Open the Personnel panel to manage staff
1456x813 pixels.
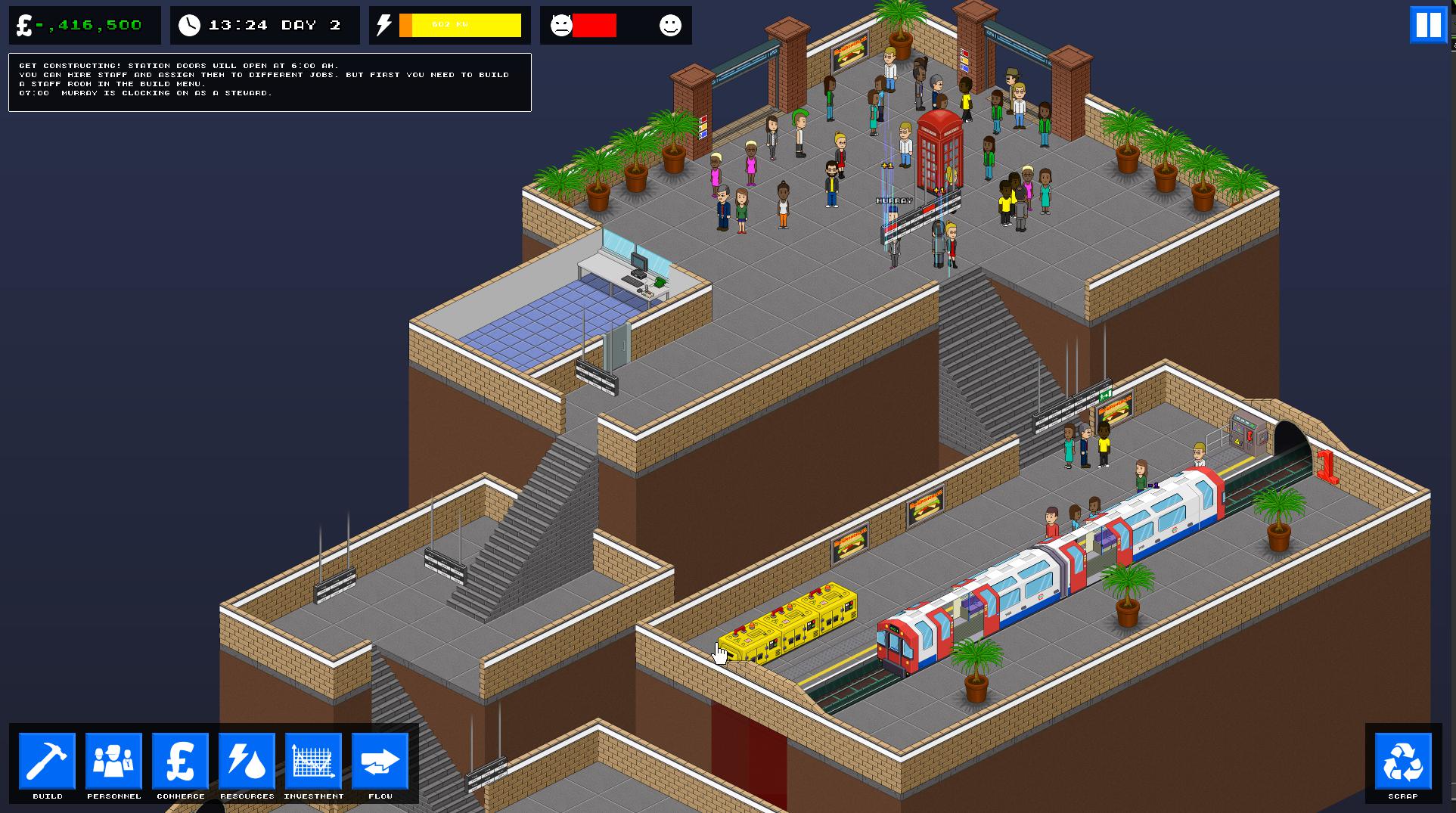click(113, 762)
